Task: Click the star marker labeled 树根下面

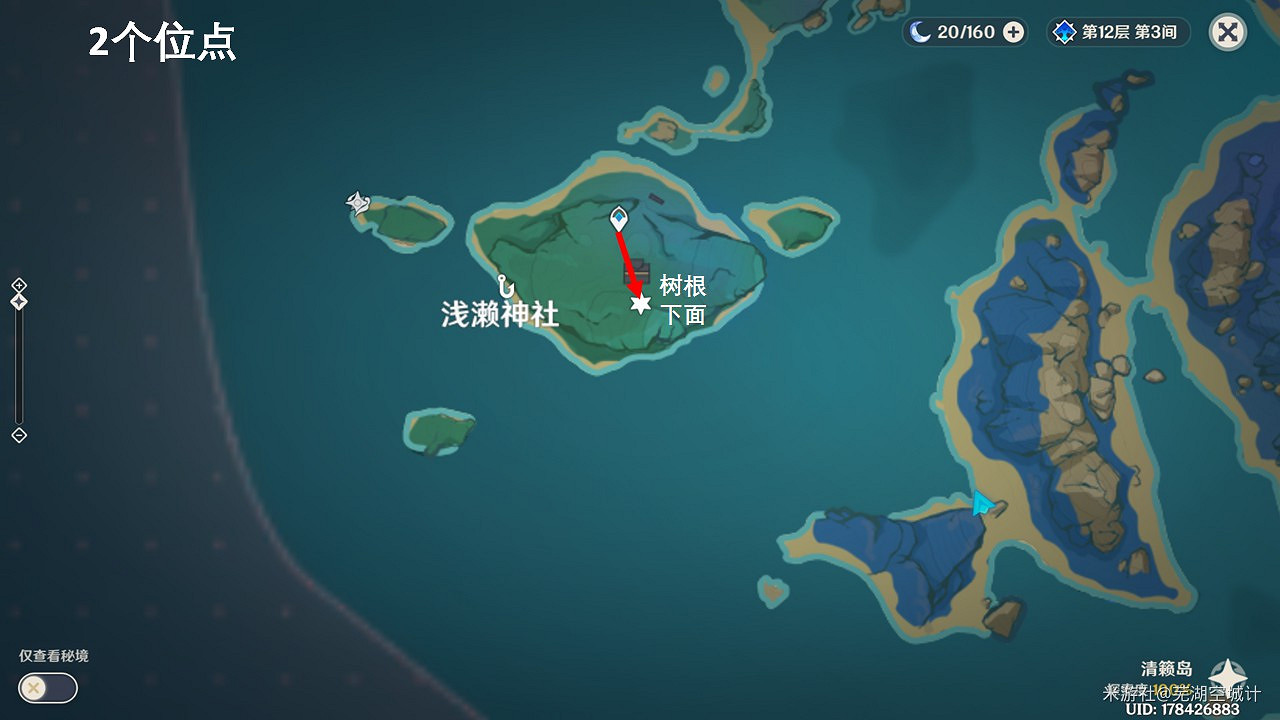Action: (640, 303)
